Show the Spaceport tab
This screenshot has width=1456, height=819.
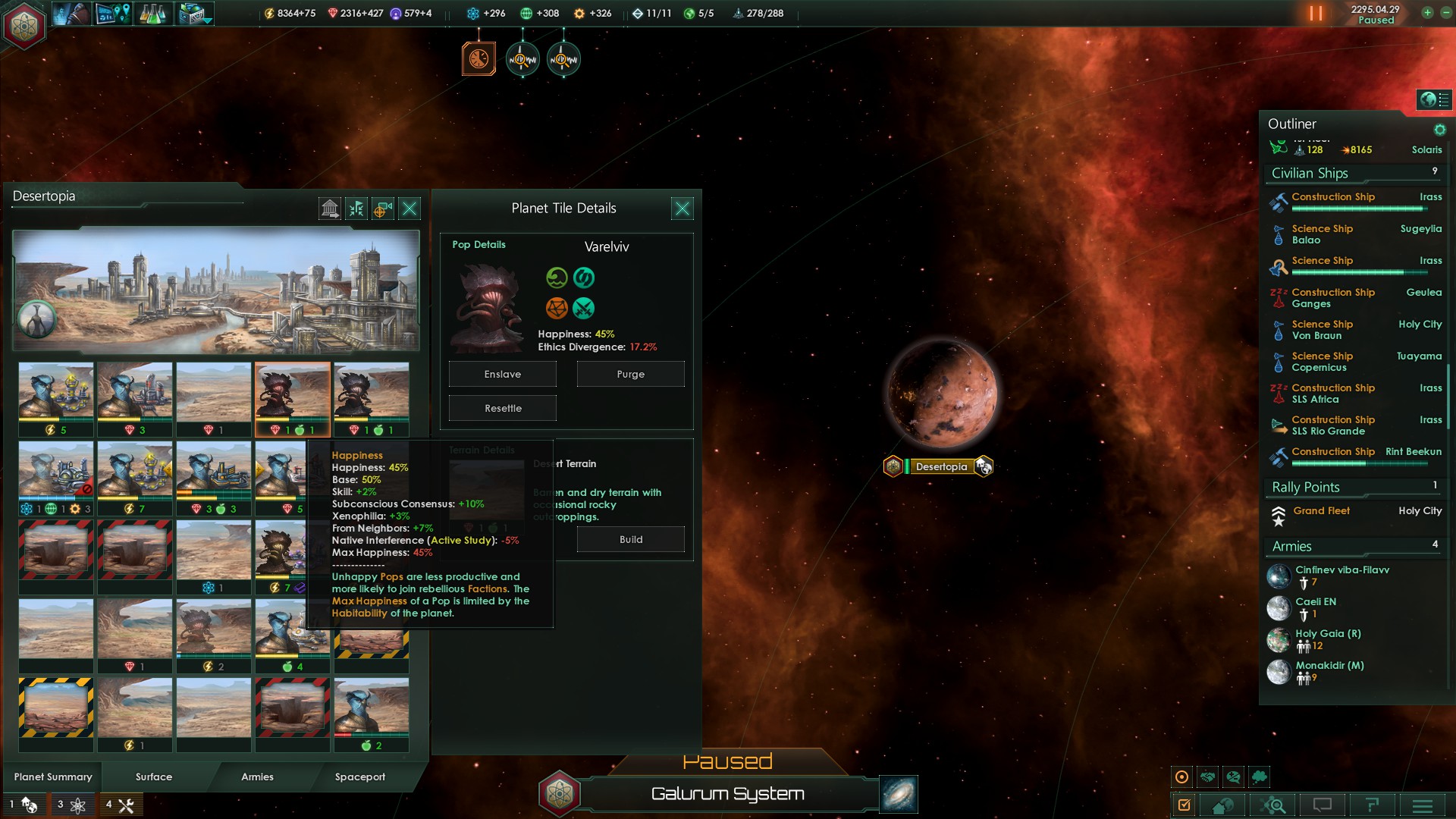pos(360,777)
